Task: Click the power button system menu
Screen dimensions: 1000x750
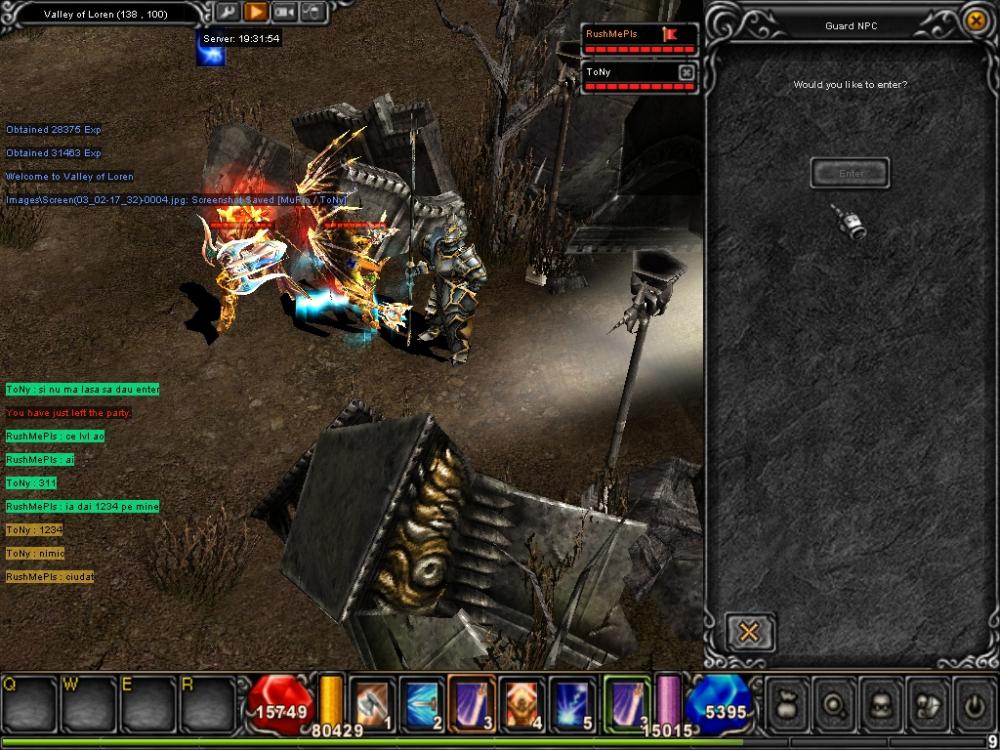Action: click(x=974, y=704)
